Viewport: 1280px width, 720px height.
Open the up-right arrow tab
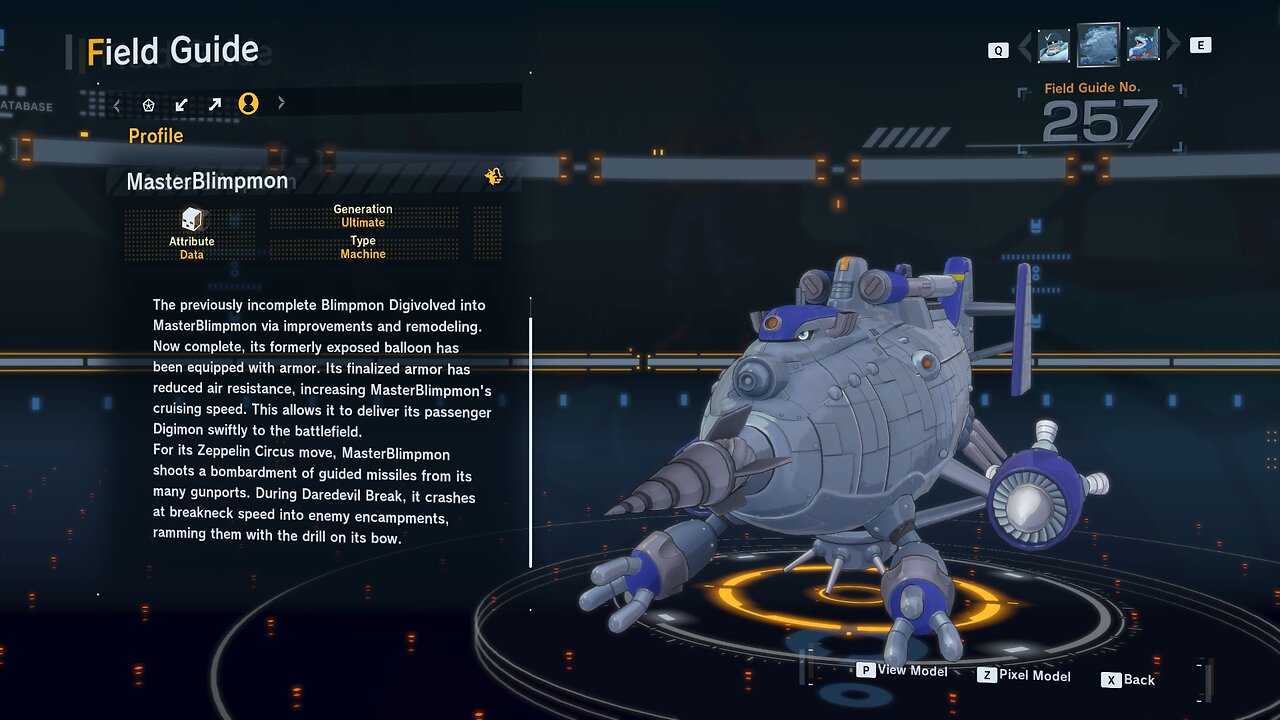click(x=214, y=104)
